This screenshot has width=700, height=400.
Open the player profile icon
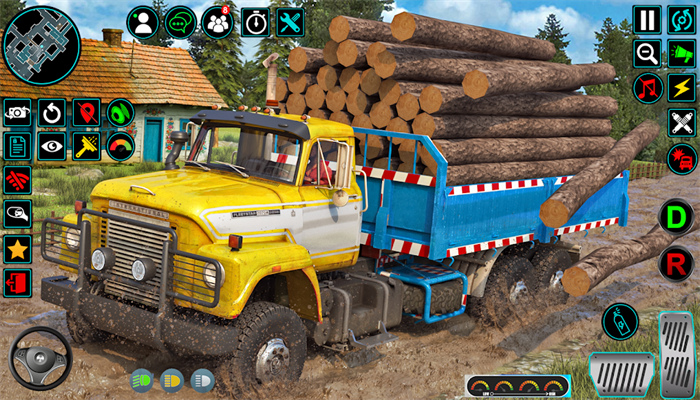143,22
